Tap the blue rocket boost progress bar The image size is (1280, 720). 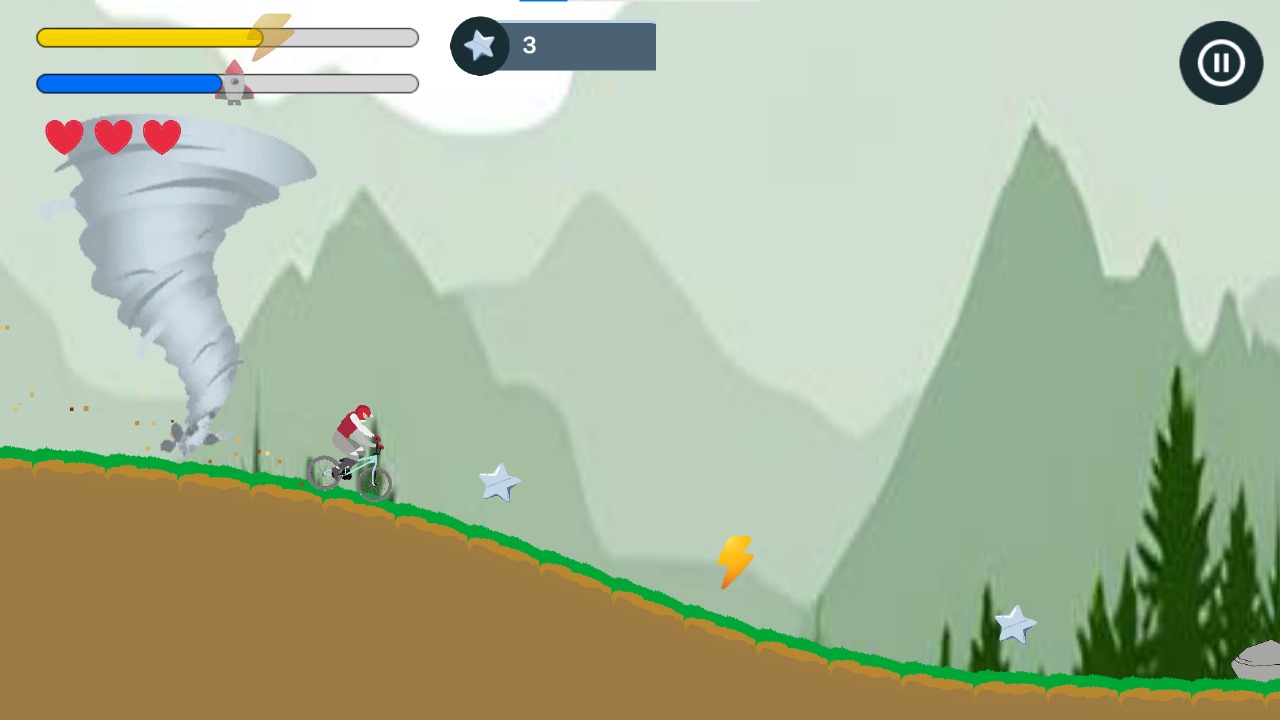coord(130,82)
